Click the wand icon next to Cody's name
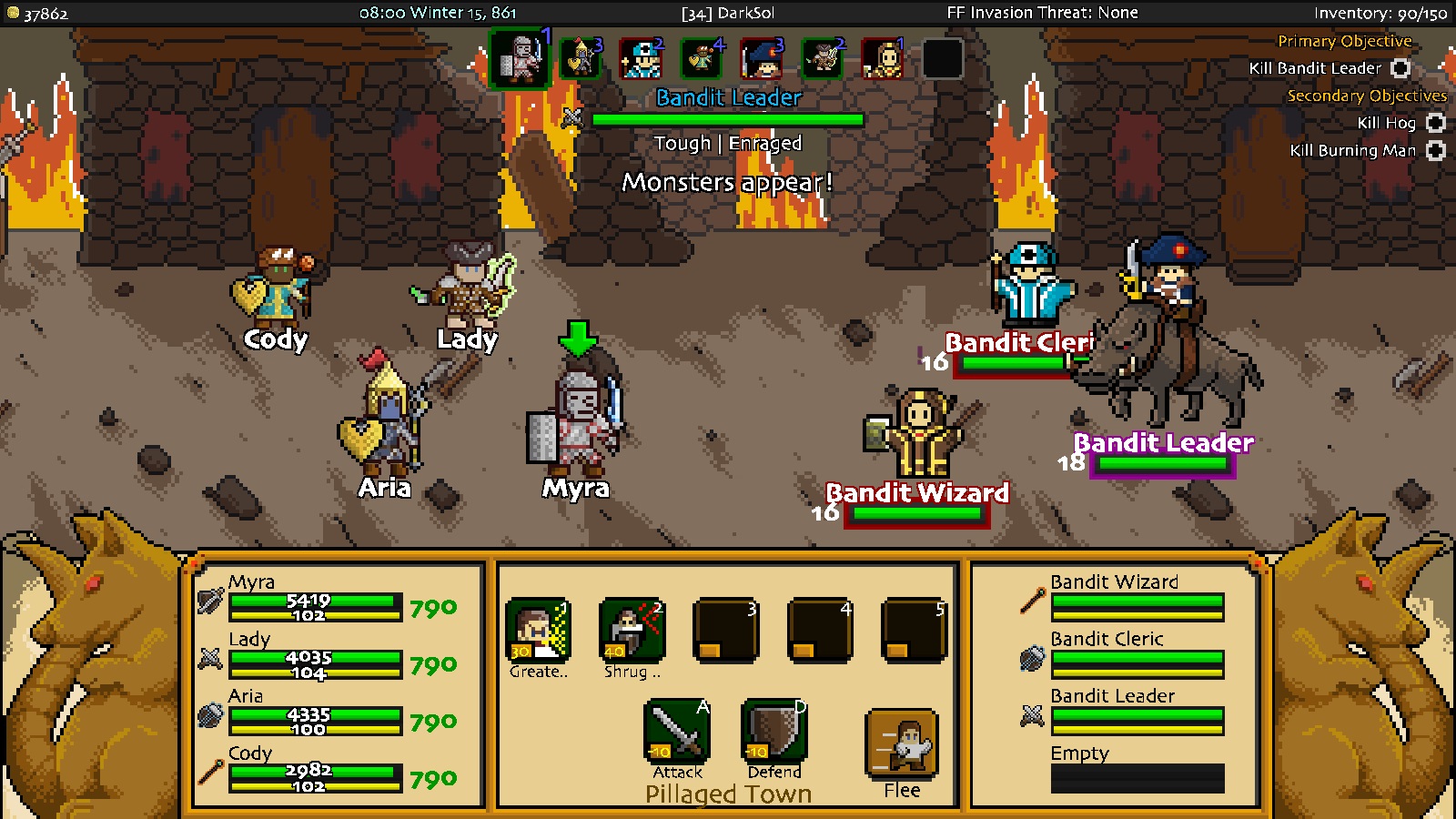 (x=211, y=771)
